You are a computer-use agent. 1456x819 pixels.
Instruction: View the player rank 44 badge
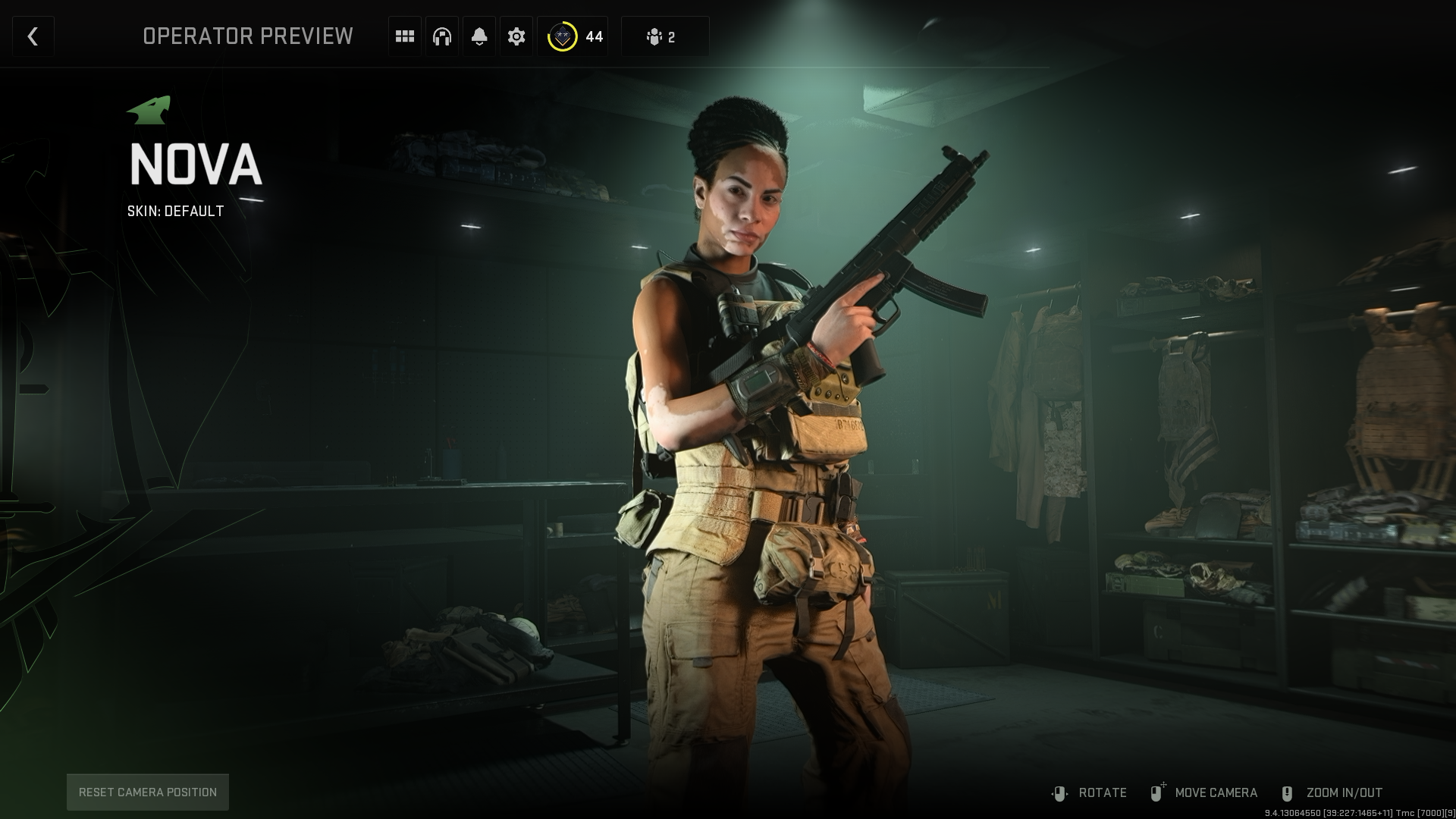(x=573, y=36)
